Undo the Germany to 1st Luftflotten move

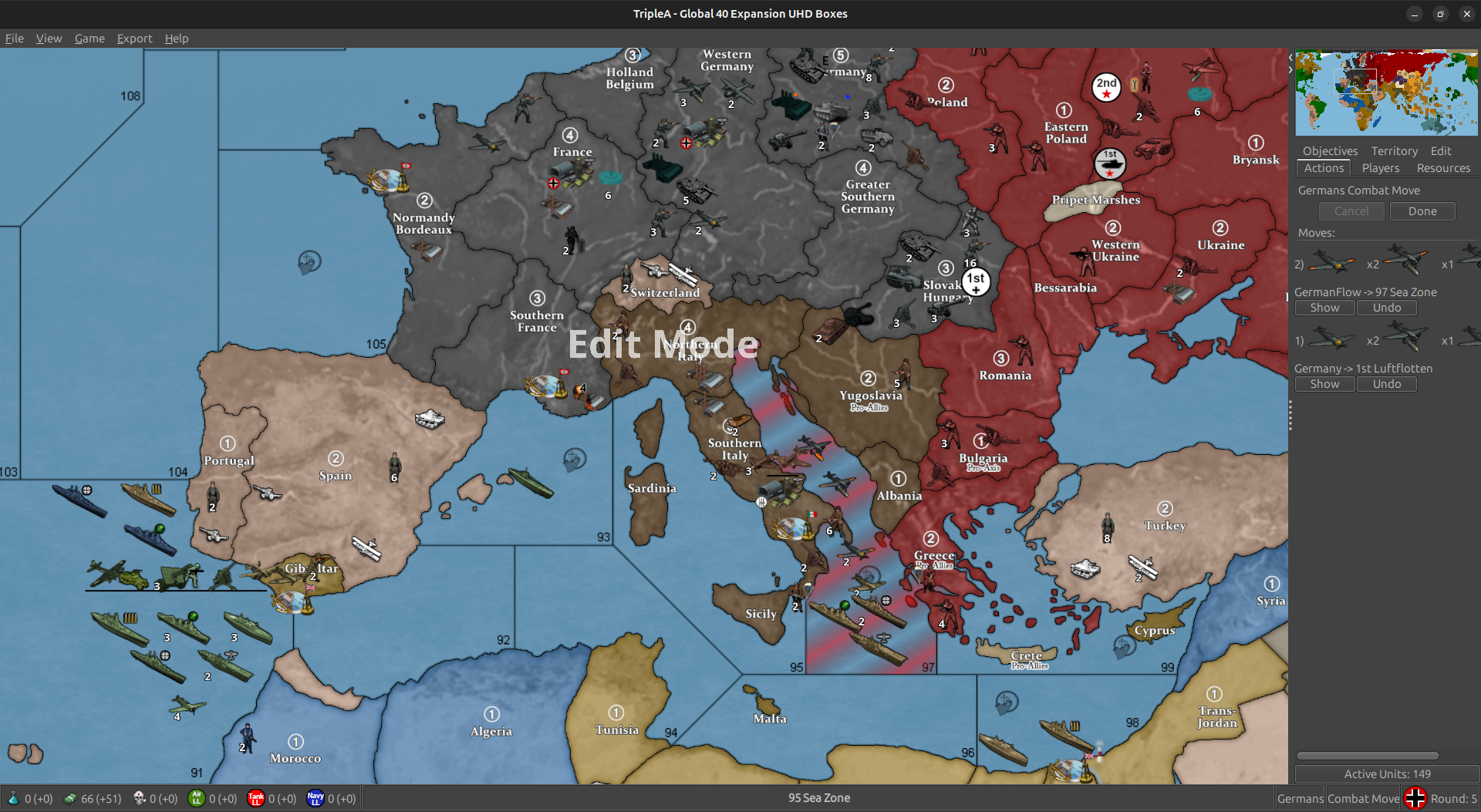pyautogui.click(x=1386, y=384)
